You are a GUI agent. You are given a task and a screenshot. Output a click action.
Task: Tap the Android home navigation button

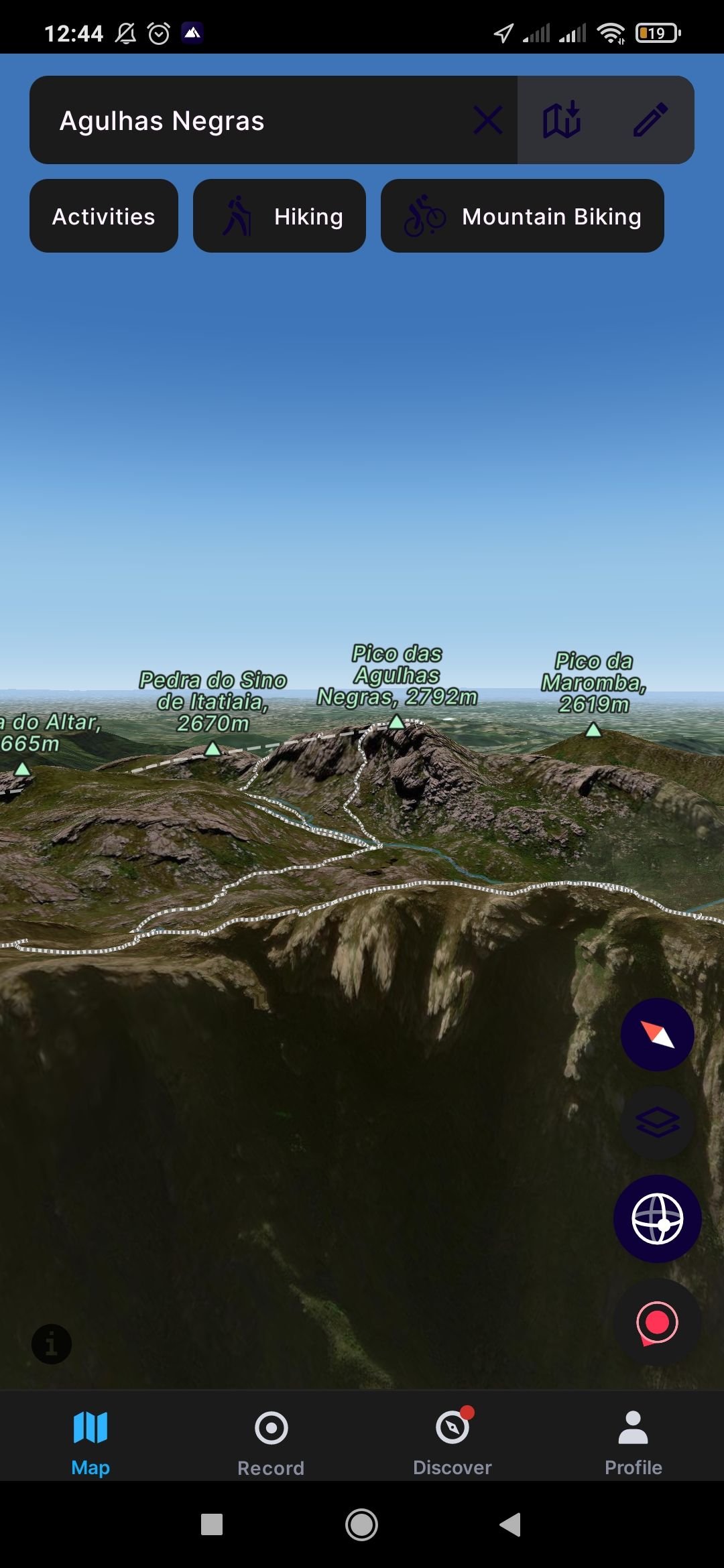point(362,1524)
